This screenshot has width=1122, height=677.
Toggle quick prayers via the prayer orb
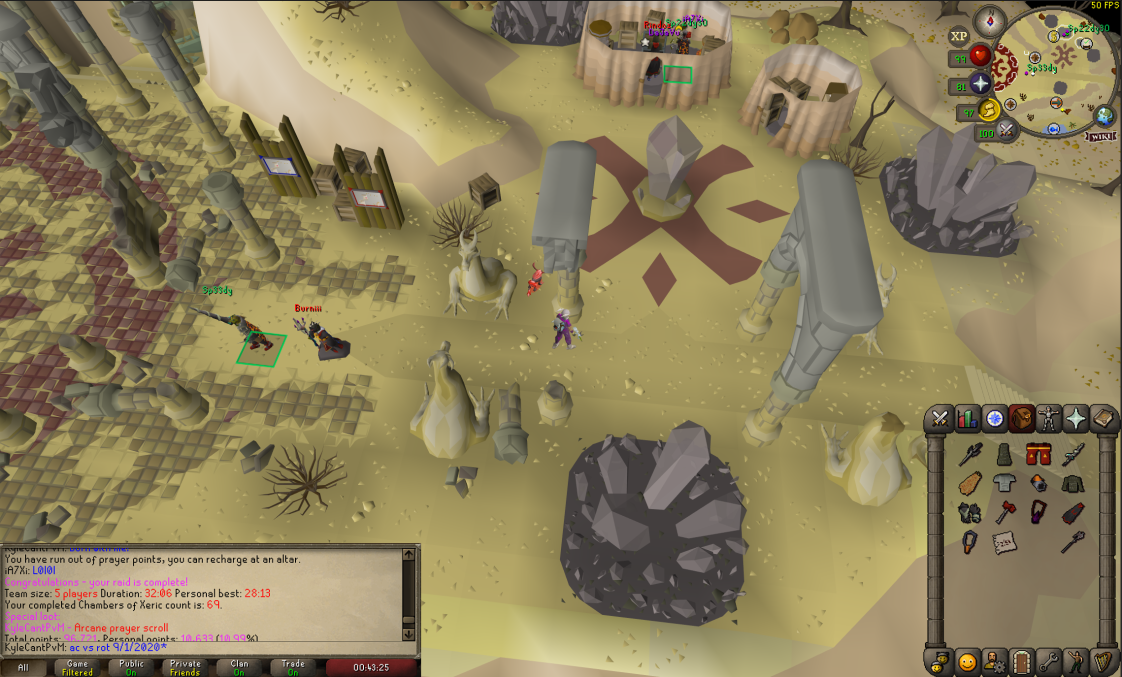(979, 84)
